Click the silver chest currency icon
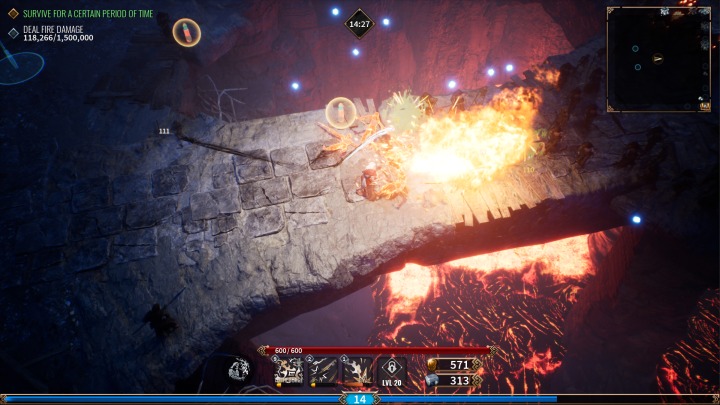This screenshot has width=720, height=405. tap(434, 380)
